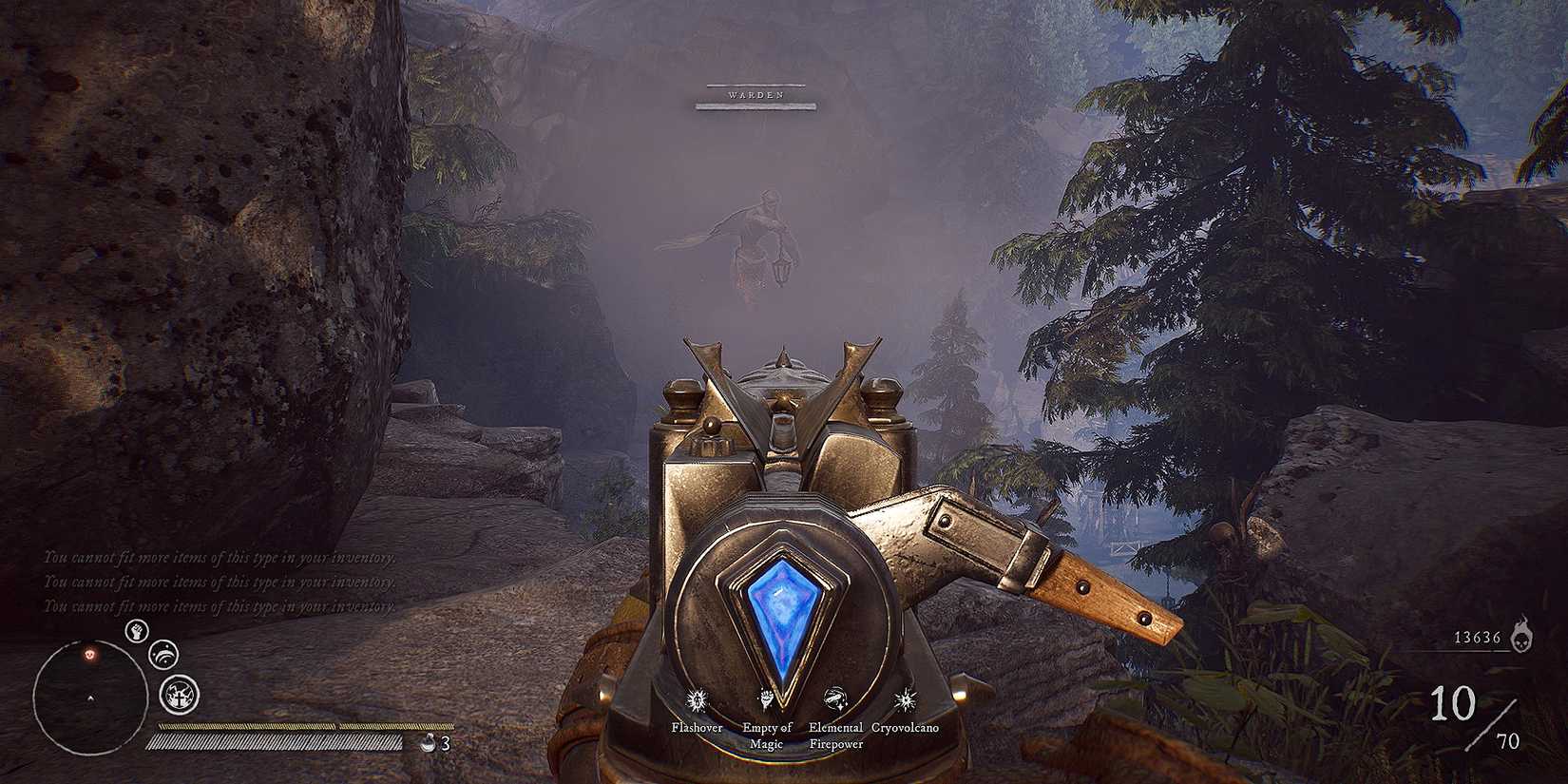This screenshot has height=784, width=1568.
Task: Click the Empty of Magic gauntlet icon
Action: point(765,698)
